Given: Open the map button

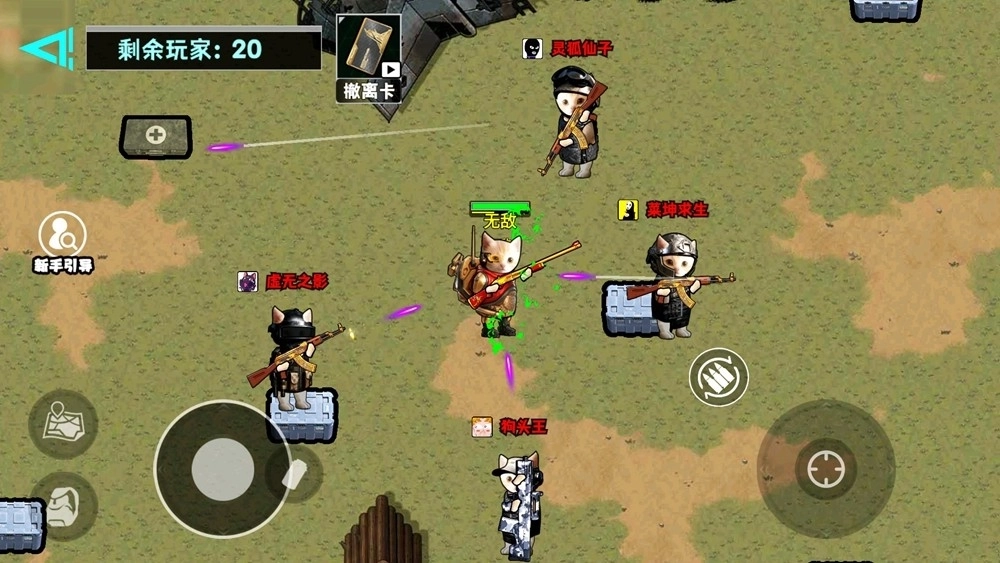Looking at the screenshot, I should [x=62, y=424].
